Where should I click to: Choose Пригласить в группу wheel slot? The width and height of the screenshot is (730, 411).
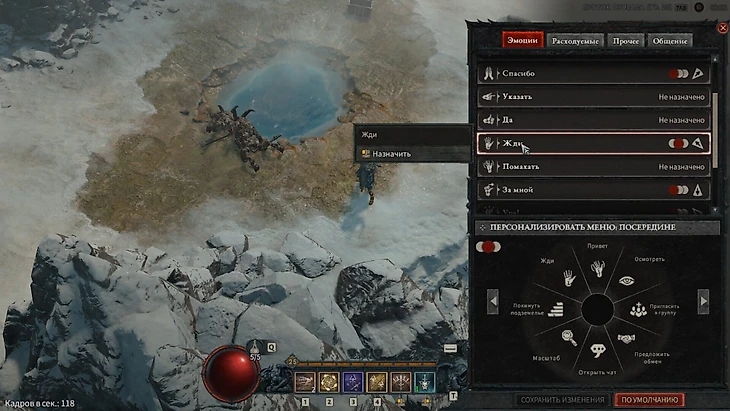click(x=636, y=310)
